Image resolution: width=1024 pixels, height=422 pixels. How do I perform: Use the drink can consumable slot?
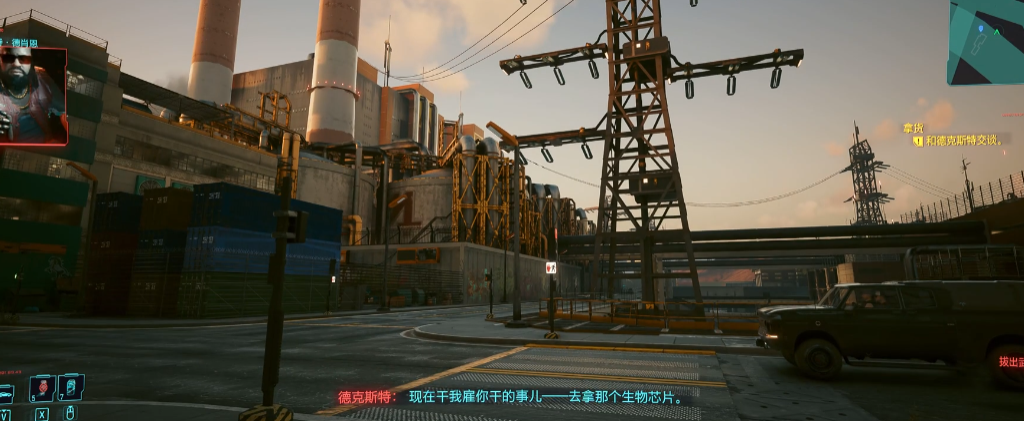[70, 387]
